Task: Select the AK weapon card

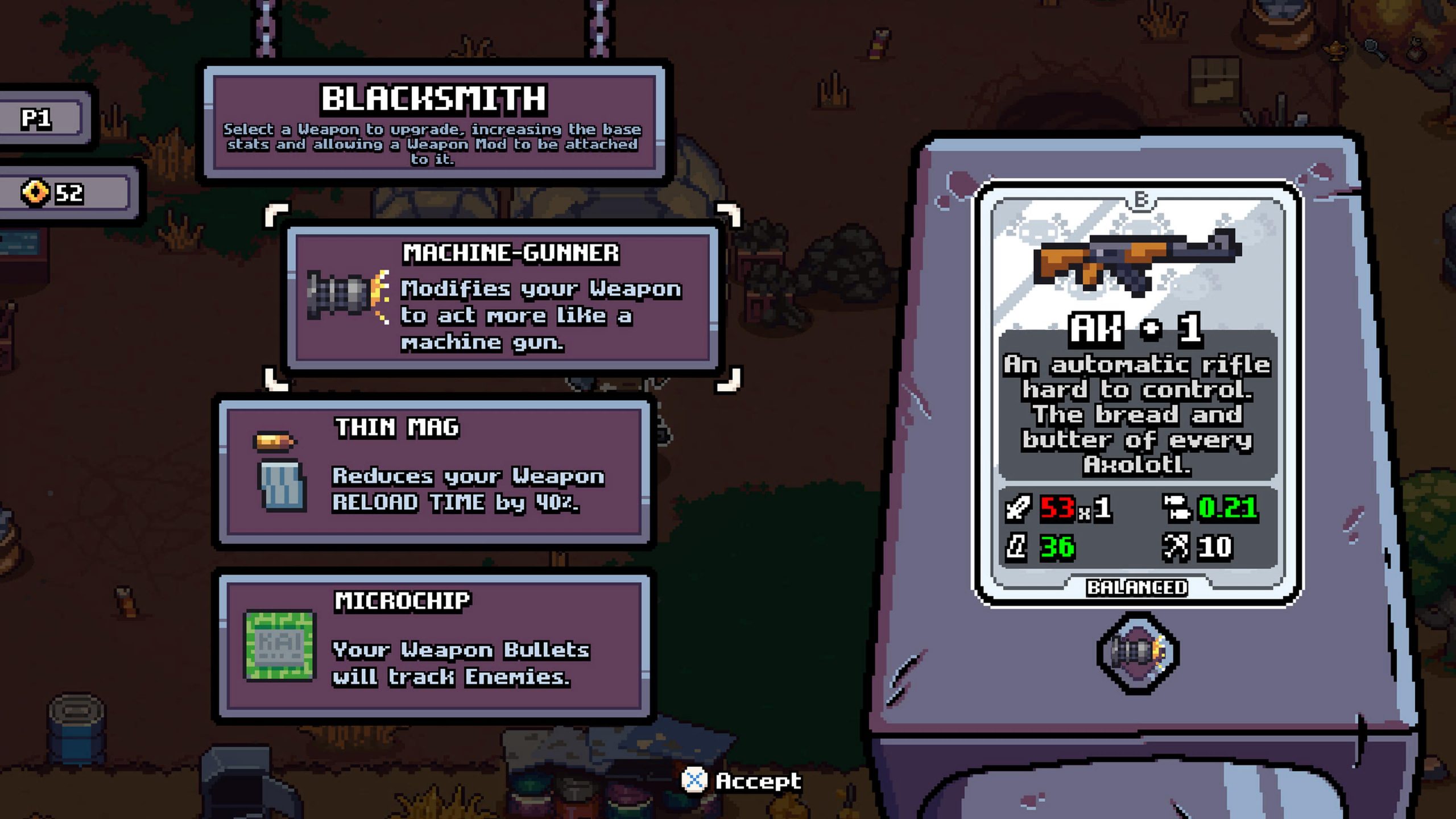Action: pos(1137,392)
